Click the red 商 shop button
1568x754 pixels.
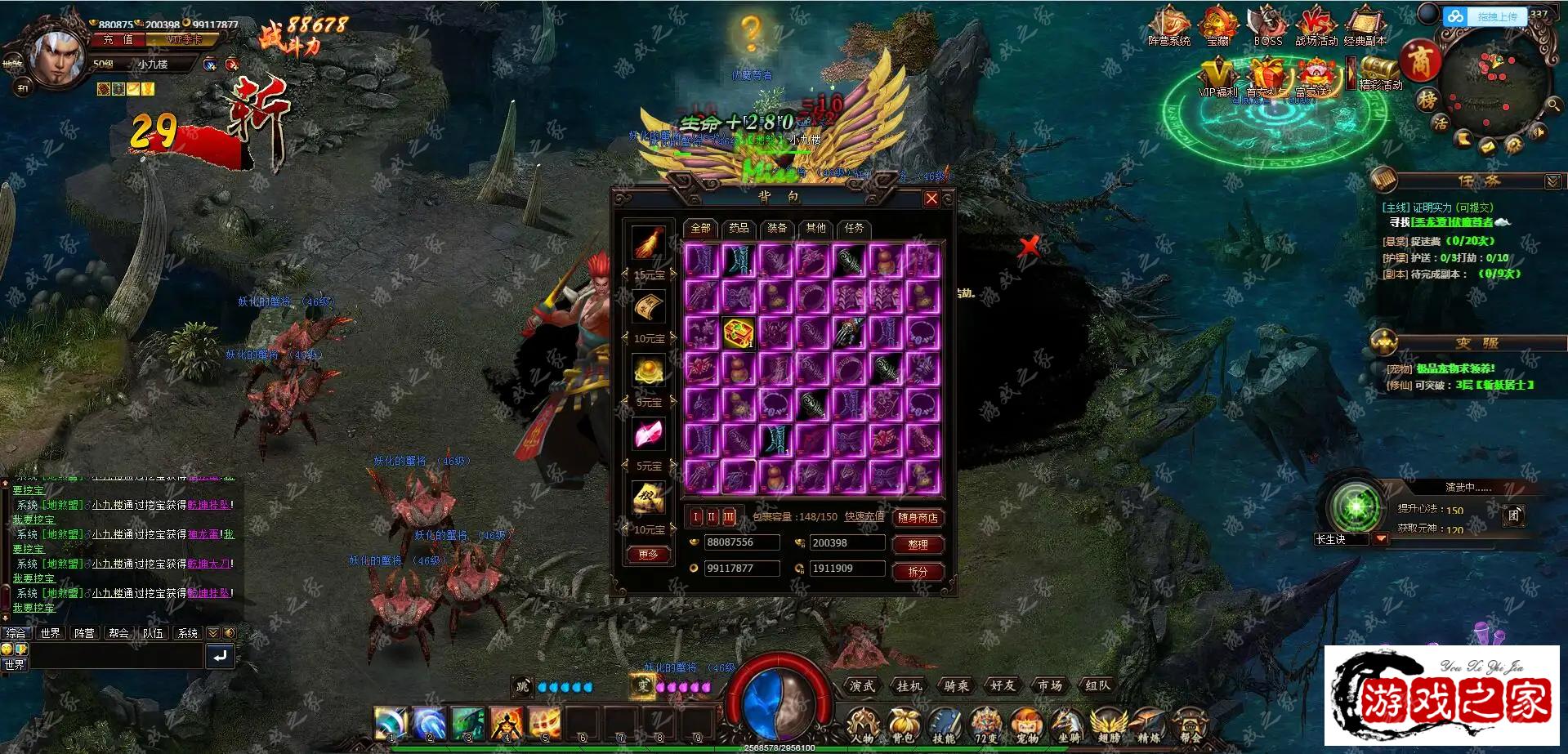coord(1421,60)
